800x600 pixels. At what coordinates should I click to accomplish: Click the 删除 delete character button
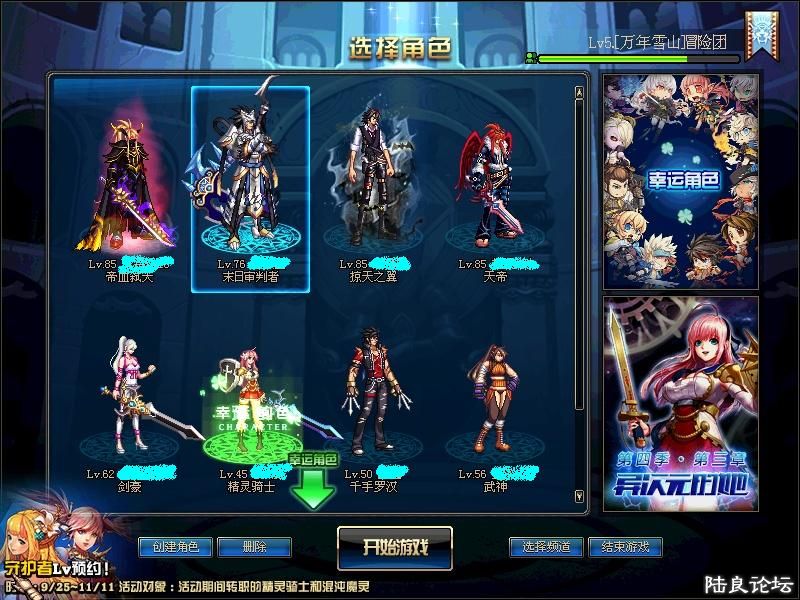pyautogui.click(x=253, y=547)
